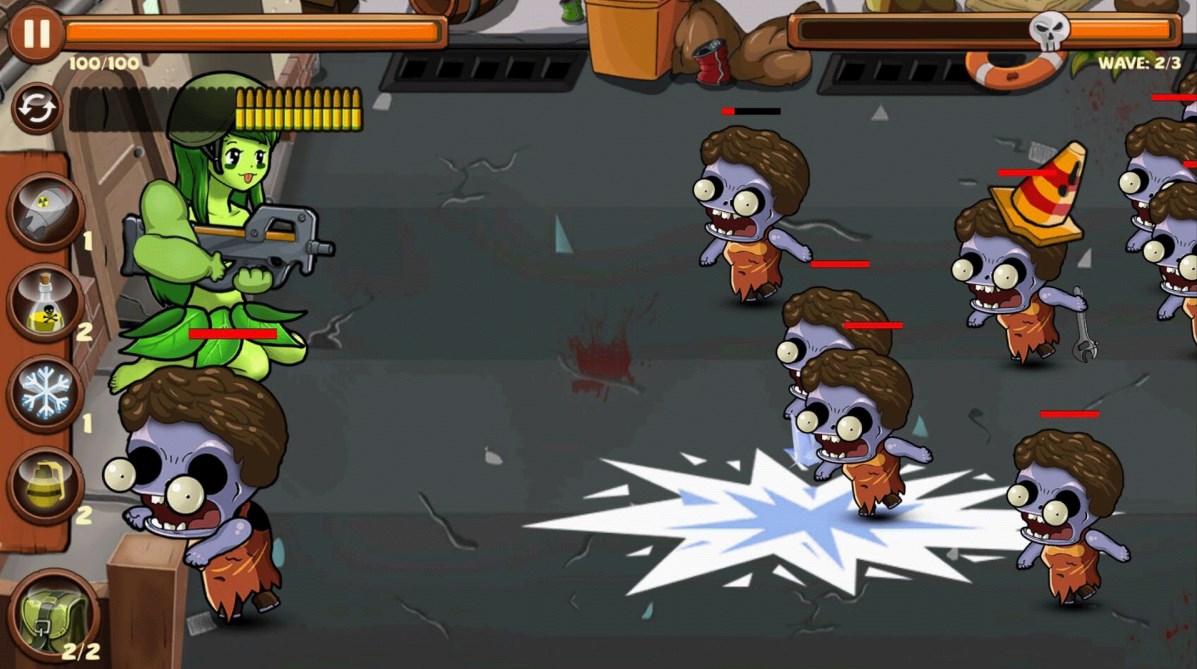
Task: Launch the nuclear bomb item
Action: pyautogui.click(x=46, y=211)
